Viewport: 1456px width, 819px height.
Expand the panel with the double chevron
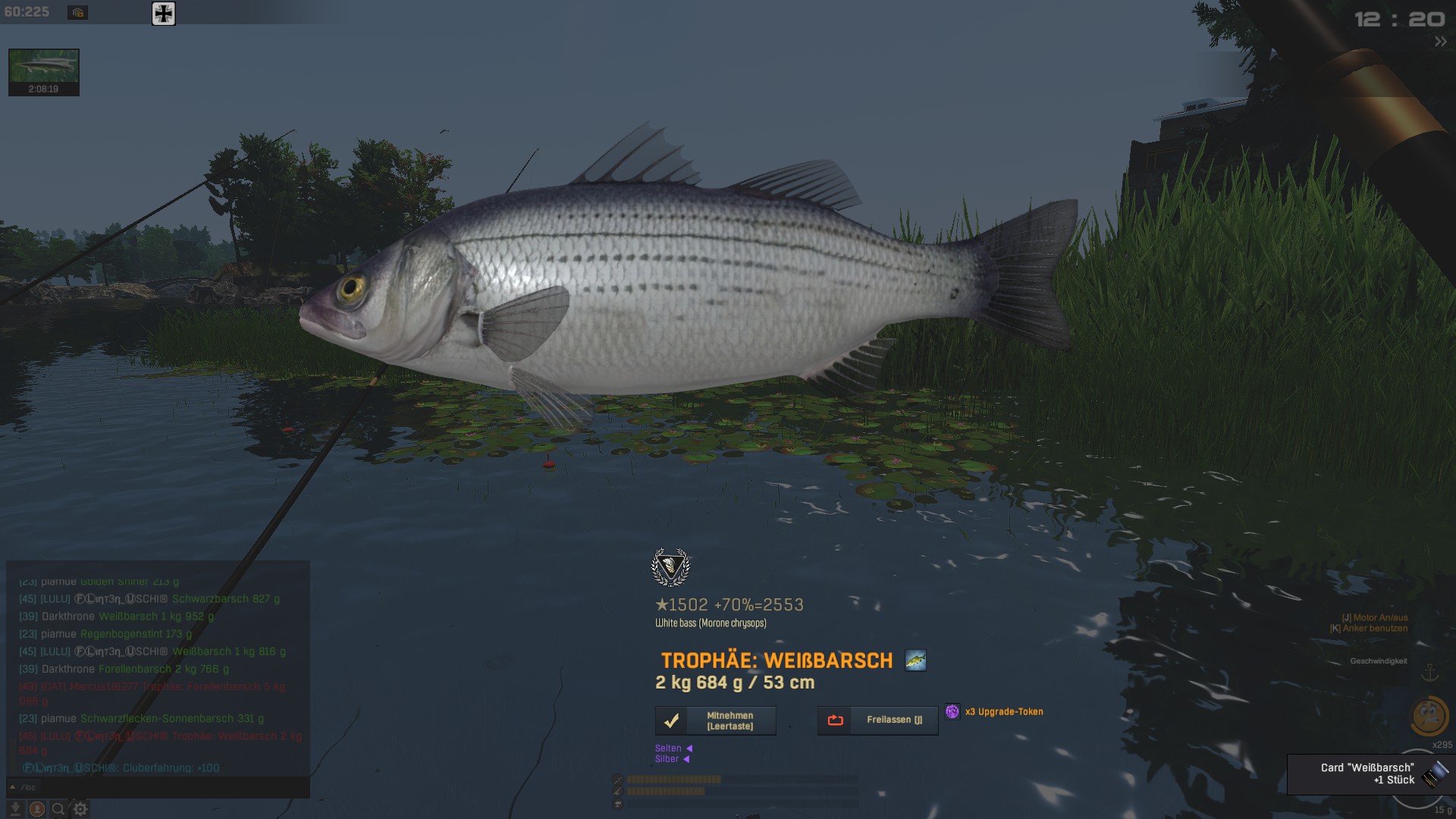click(x=1440, y=42)
